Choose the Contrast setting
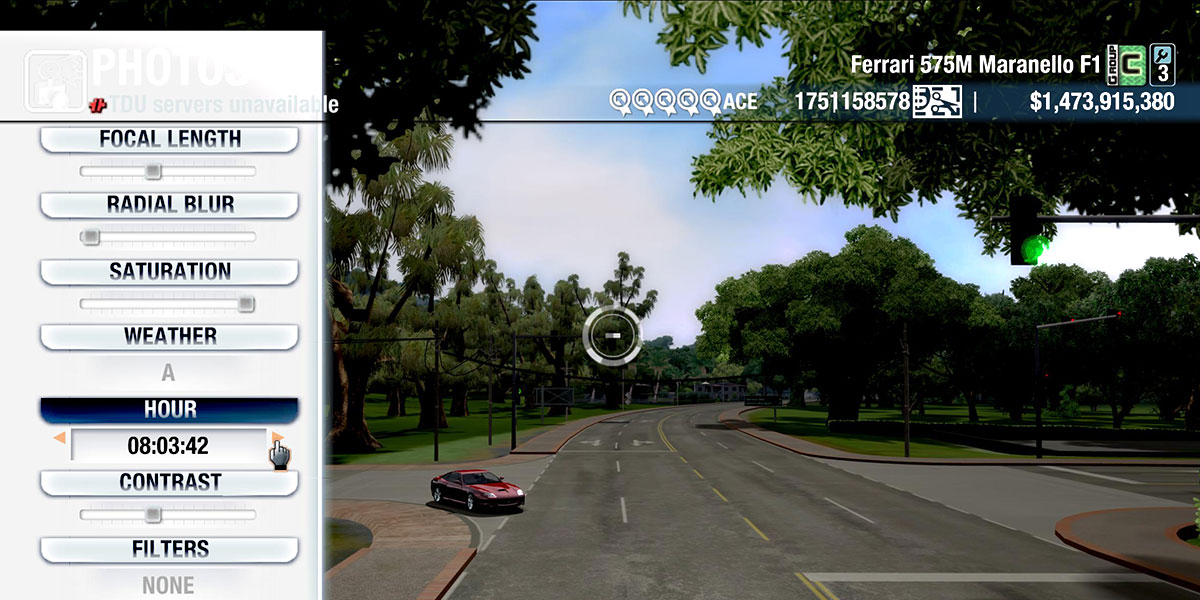 [x=169, y=482]
